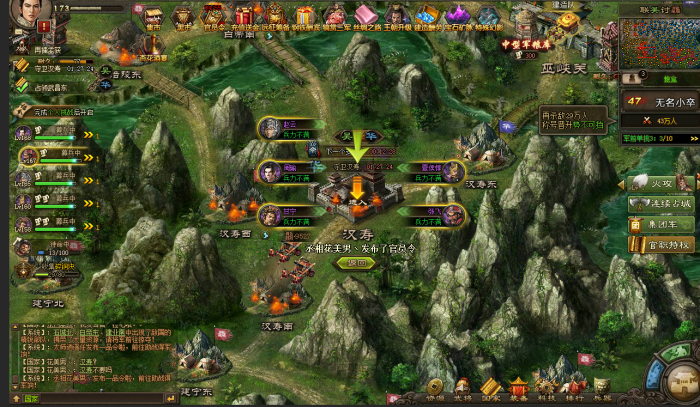Image resolution: width=700 pixels, height=407 pixels.
Task: Open the 王朝升级 icon
Action: (397, 16)
